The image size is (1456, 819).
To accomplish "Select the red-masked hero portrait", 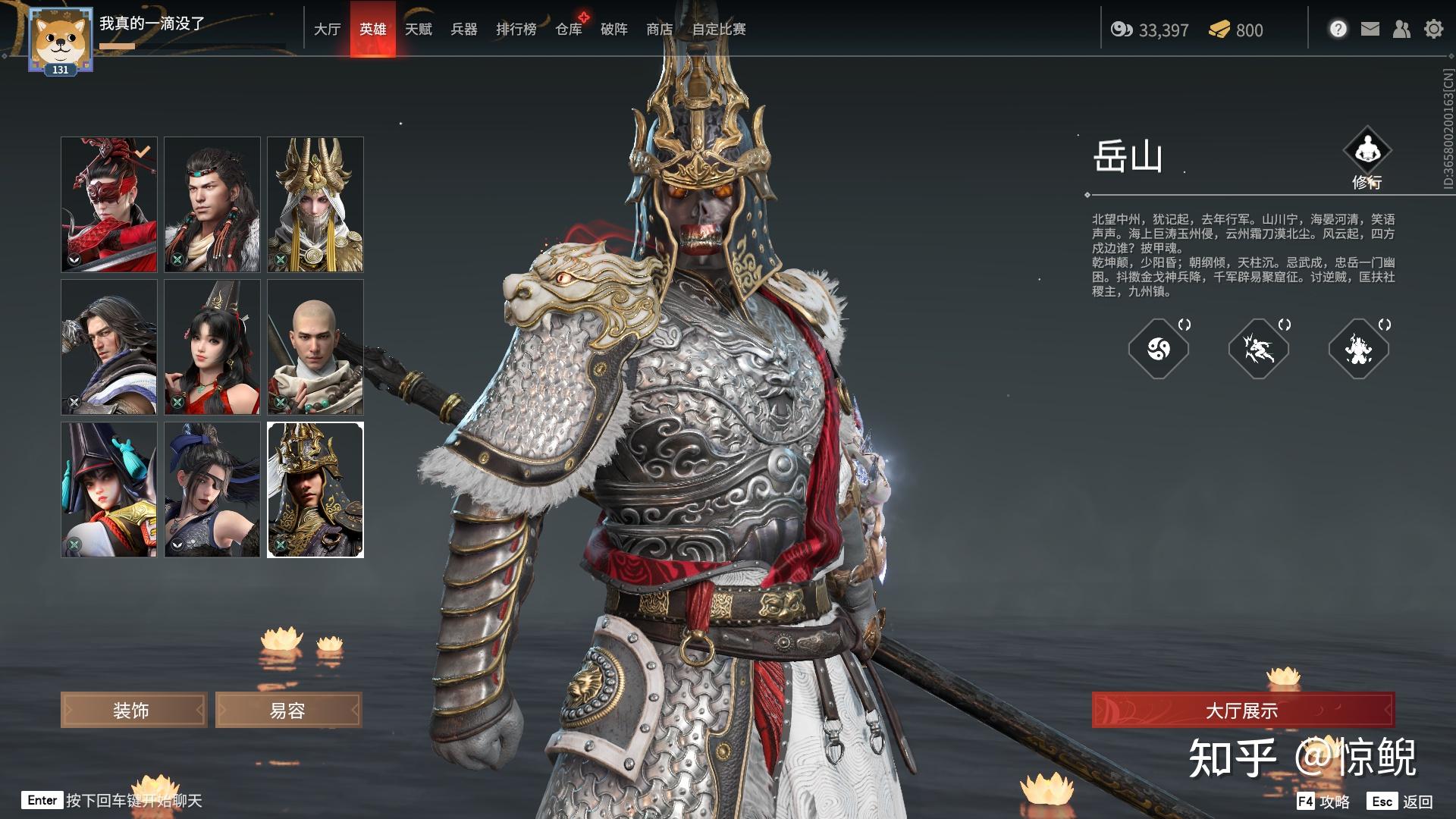I will pos(109,204).
